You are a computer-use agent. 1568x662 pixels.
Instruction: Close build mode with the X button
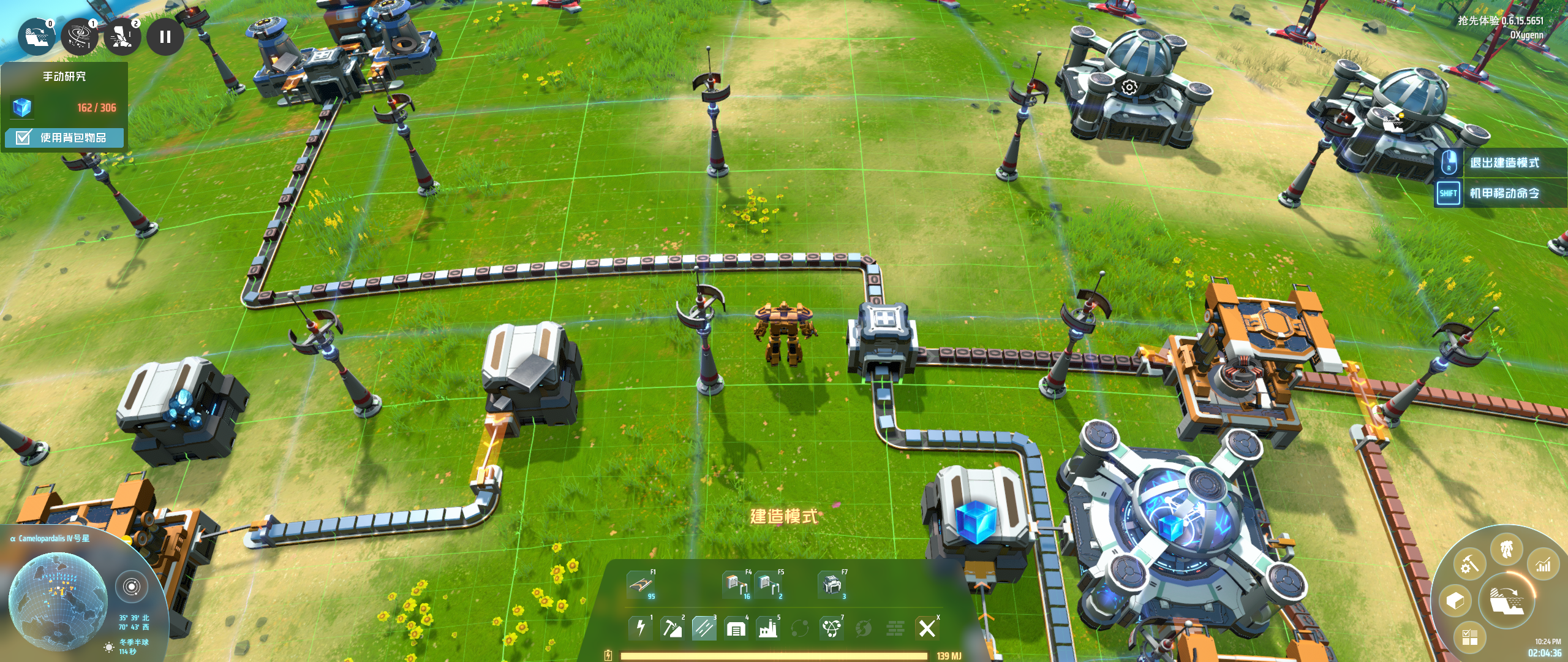coord(927,628)
